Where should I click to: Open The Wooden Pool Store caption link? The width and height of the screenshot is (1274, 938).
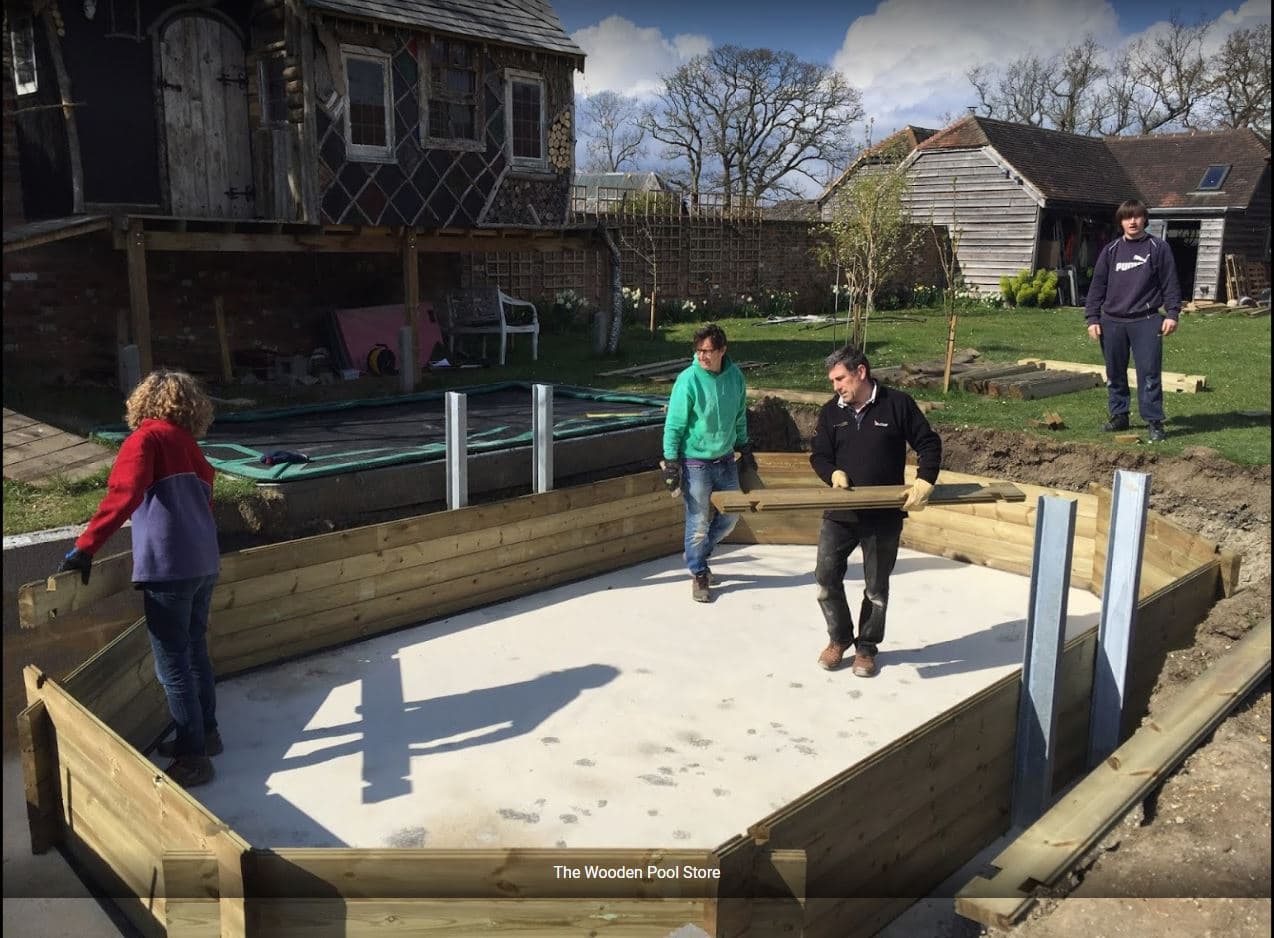click(636, 872)
